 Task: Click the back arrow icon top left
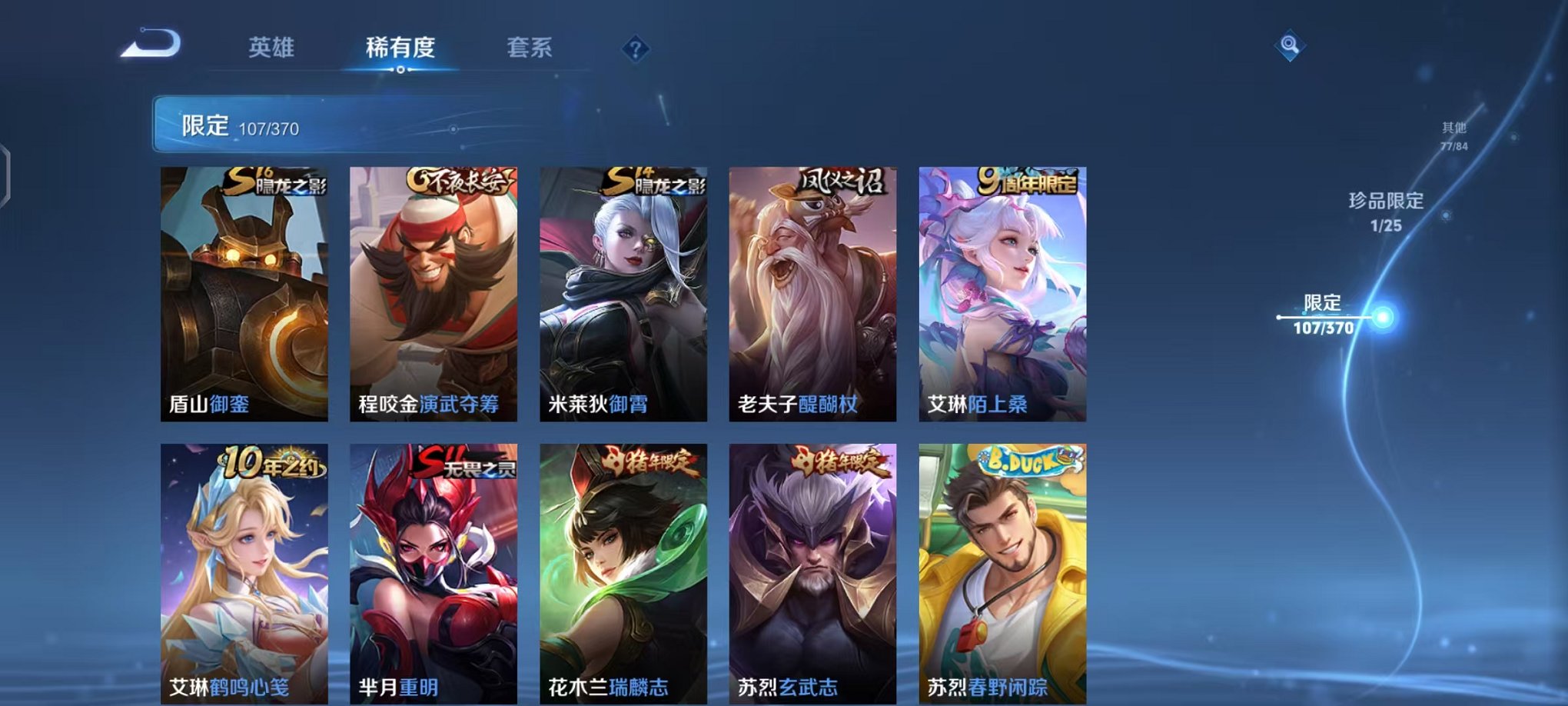pyautogui.click(x=148, y=45)
